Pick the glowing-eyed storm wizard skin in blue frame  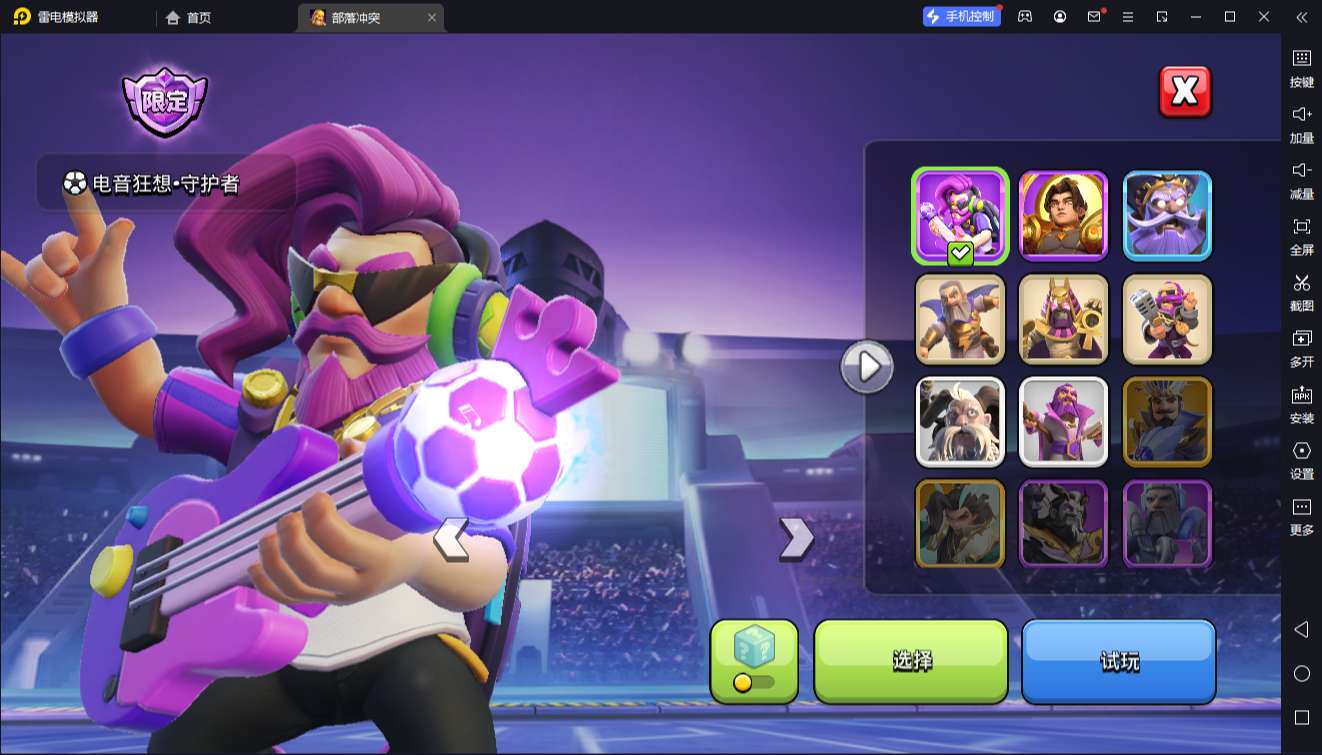[1167, 215]
